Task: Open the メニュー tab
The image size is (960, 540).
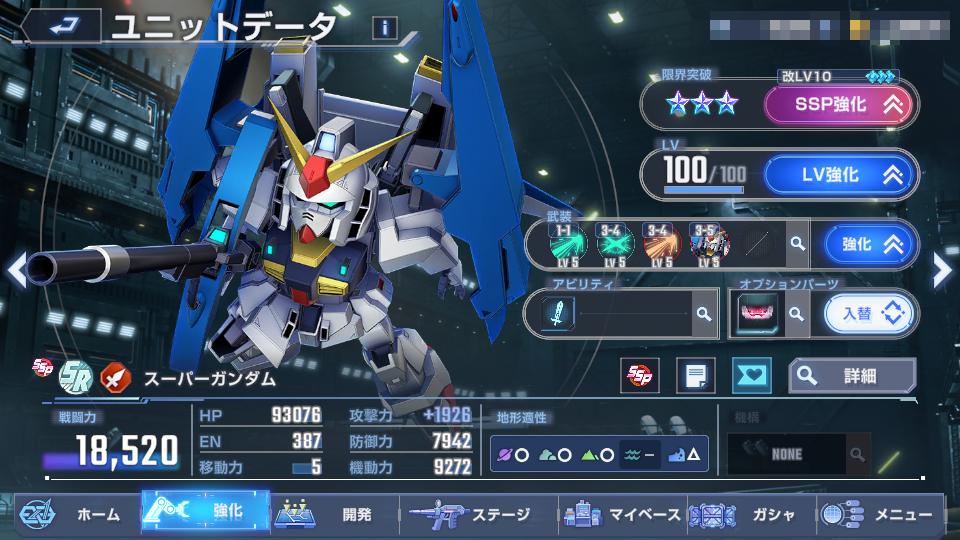Action: point(880,515)
